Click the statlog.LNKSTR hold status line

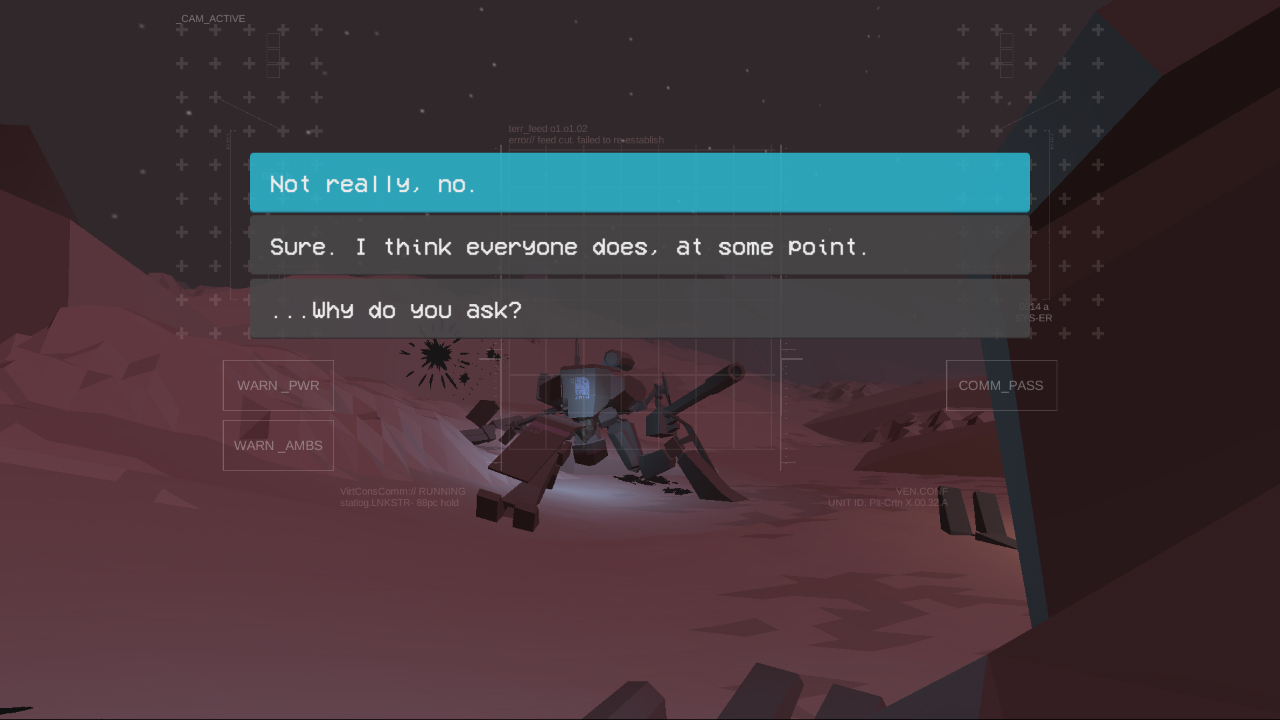pyautogui.click(x=398, y=503)
